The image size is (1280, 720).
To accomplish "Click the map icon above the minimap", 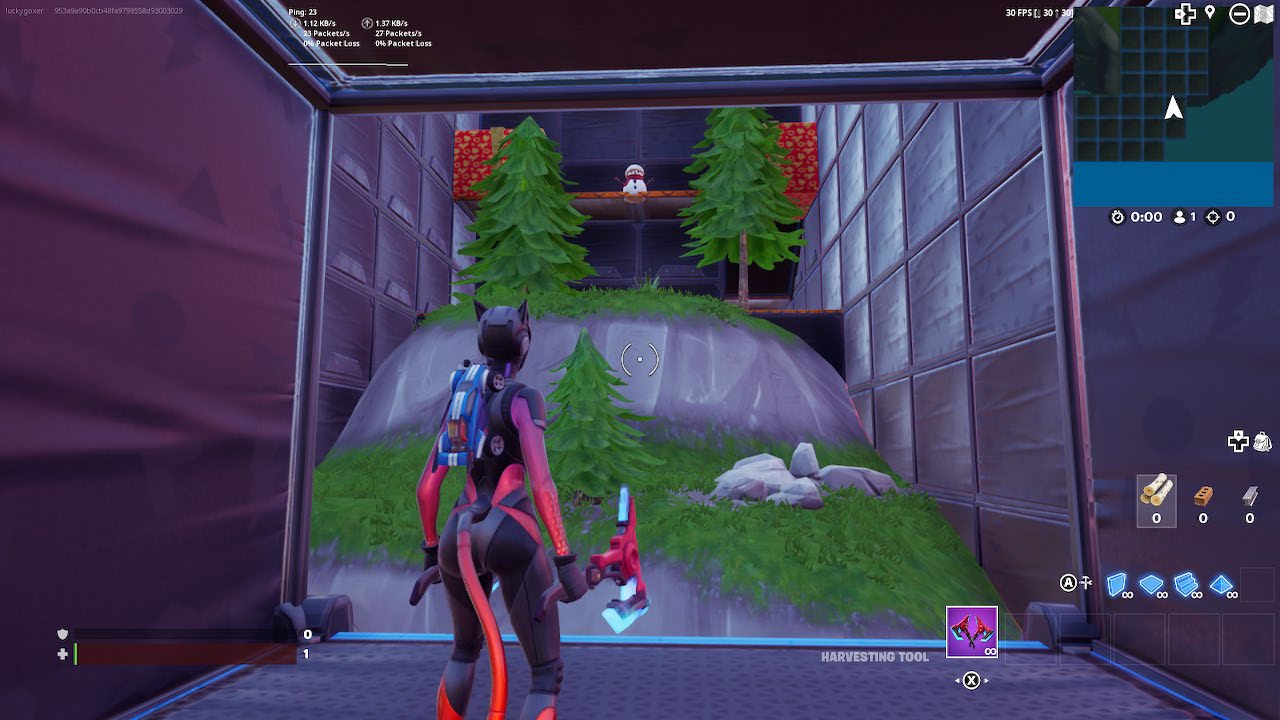I will click(1262, 14).
